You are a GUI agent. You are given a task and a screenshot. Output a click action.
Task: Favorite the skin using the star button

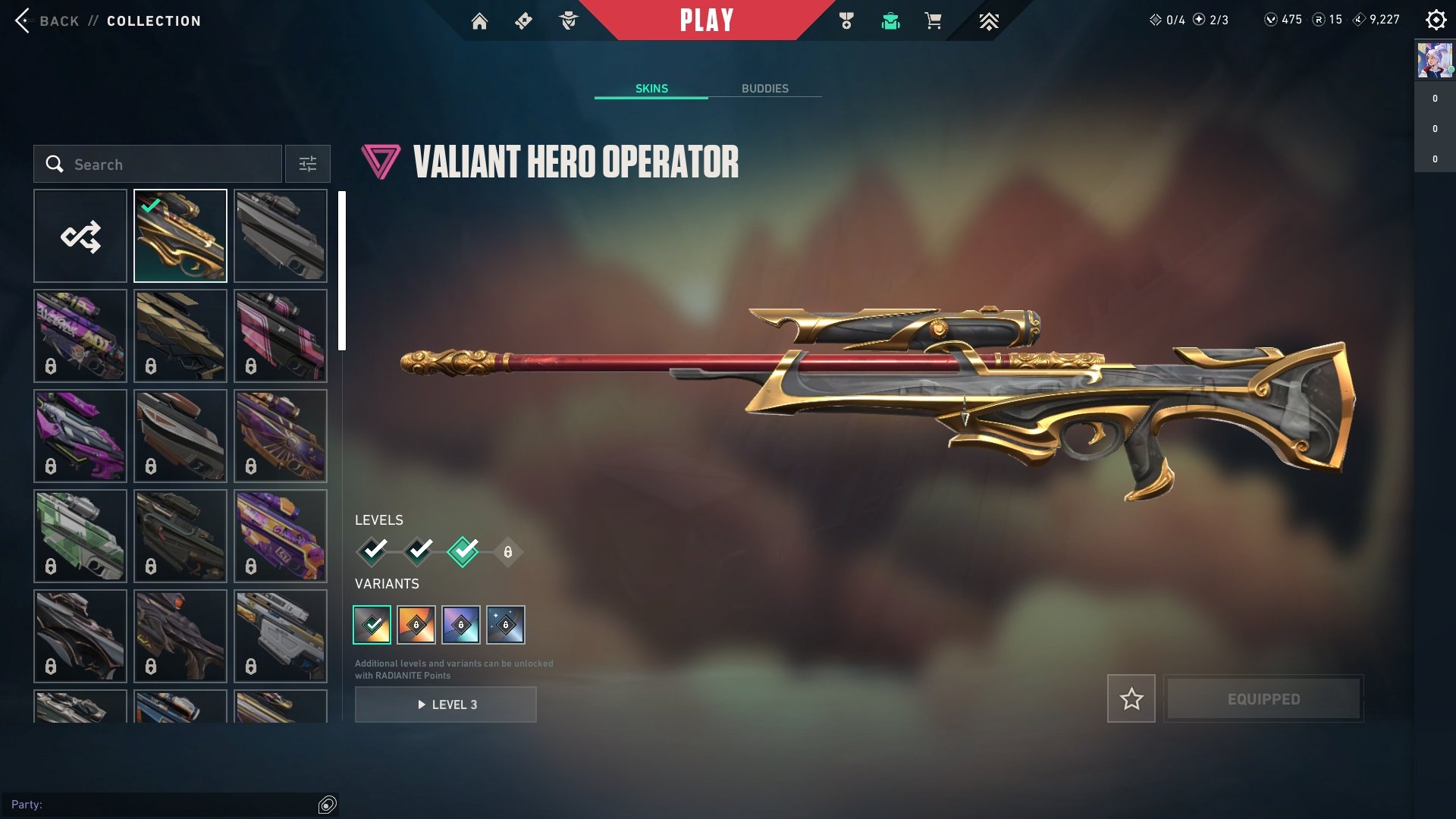(1131, 699)
